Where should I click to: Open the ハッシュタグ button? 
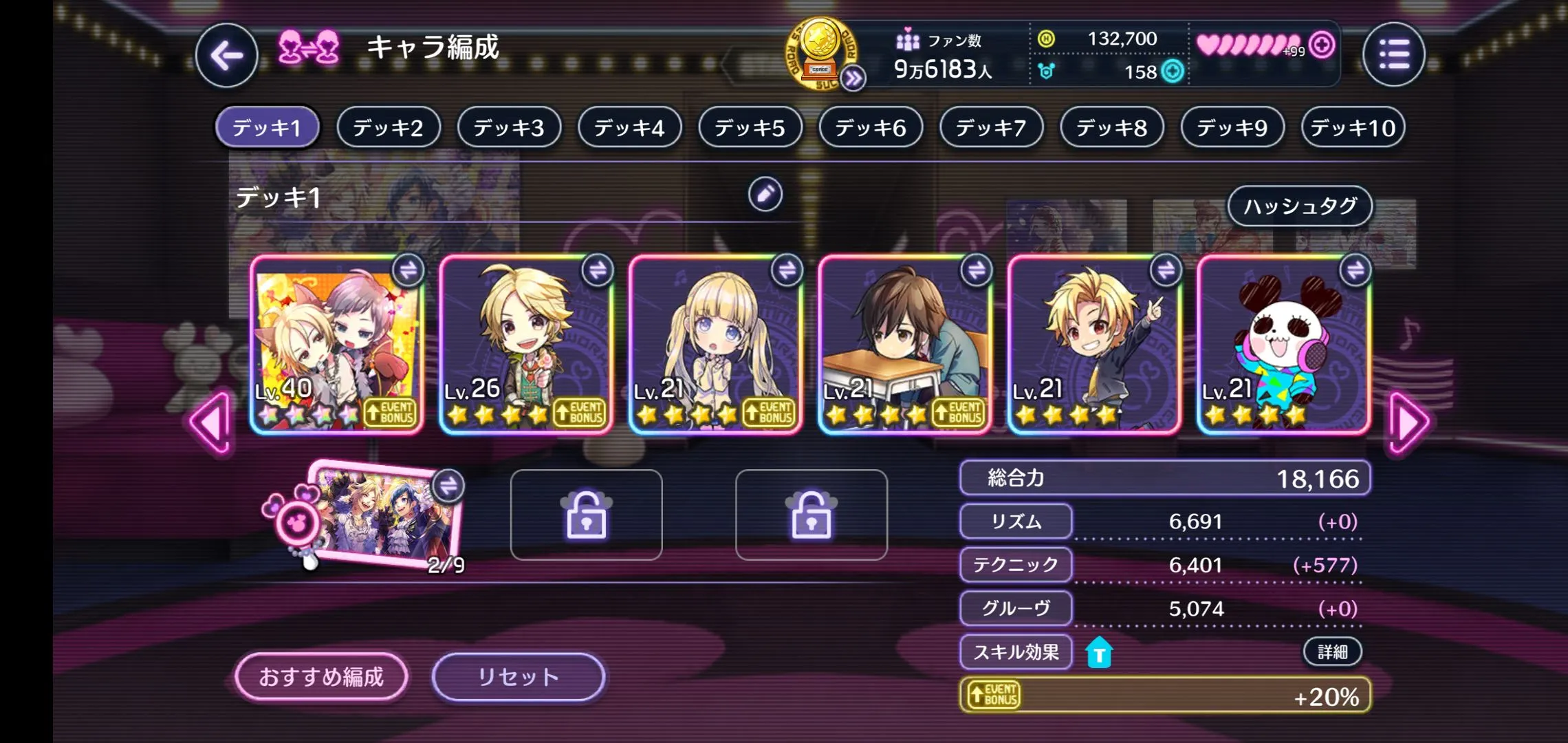click(1300, 206)
